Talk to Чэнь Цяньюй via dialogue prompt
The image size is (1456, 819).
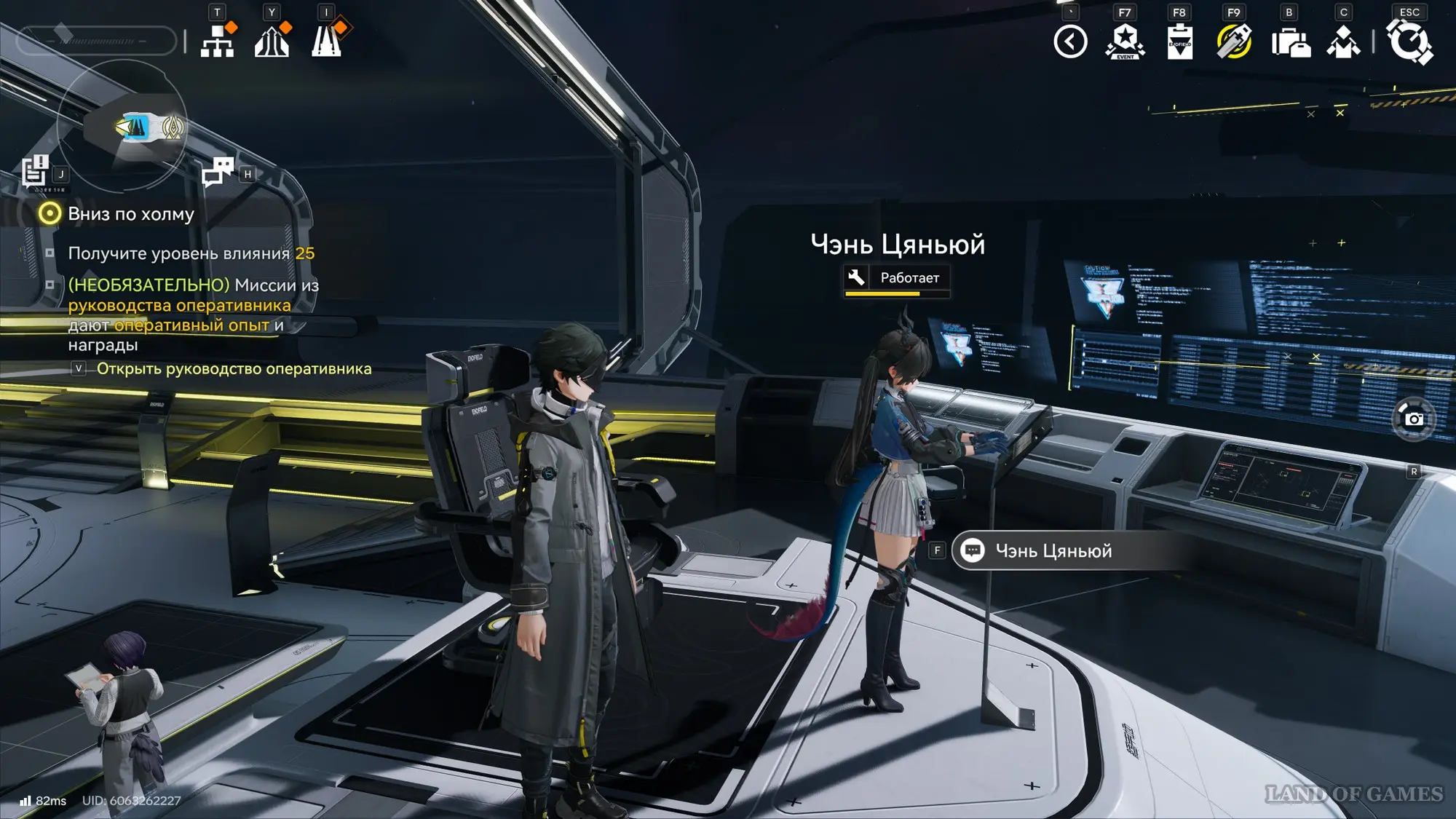[x=1053, y=551]
